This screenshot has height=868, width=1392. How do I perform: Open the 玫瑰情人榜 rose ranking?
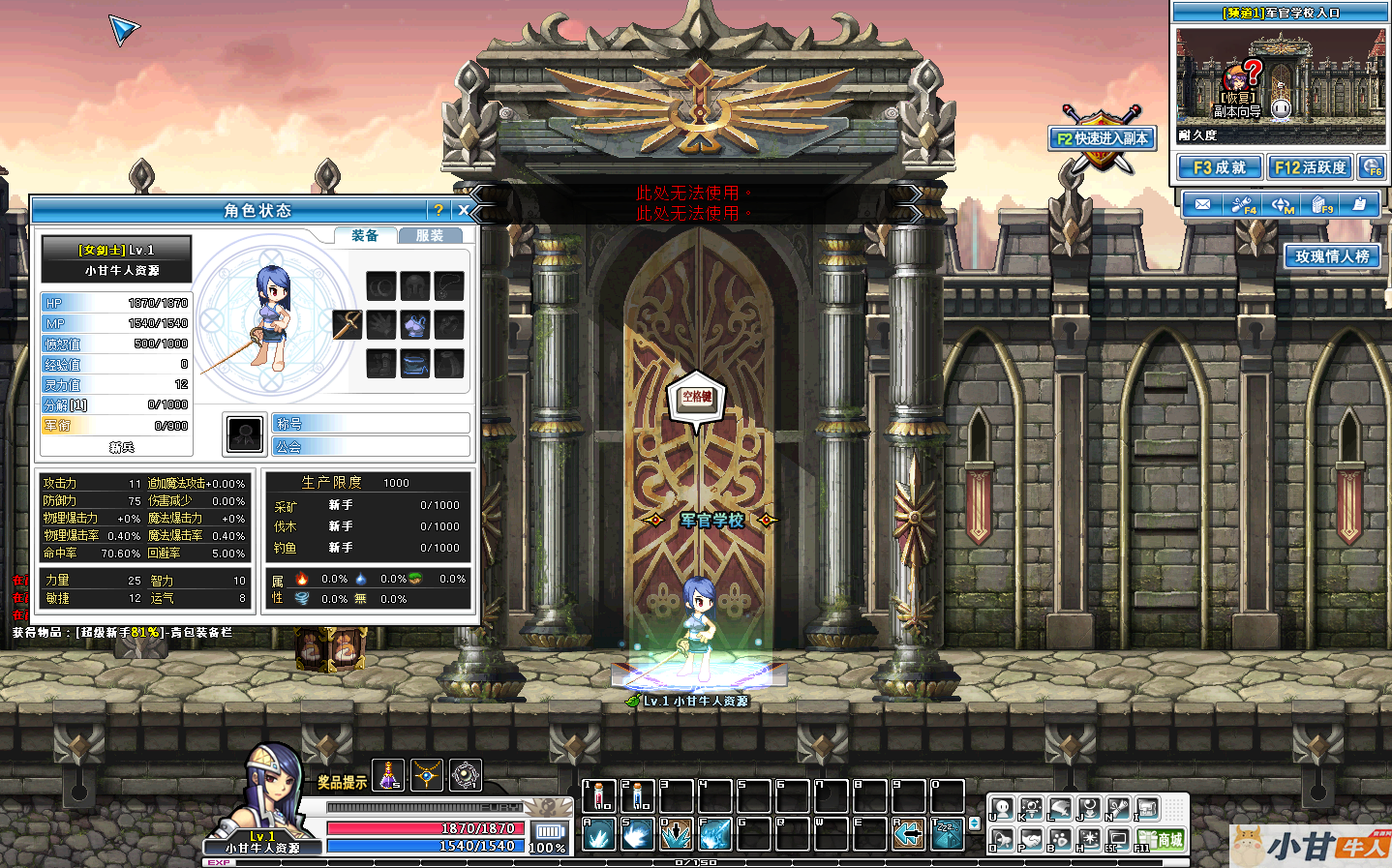[1332, 256]
